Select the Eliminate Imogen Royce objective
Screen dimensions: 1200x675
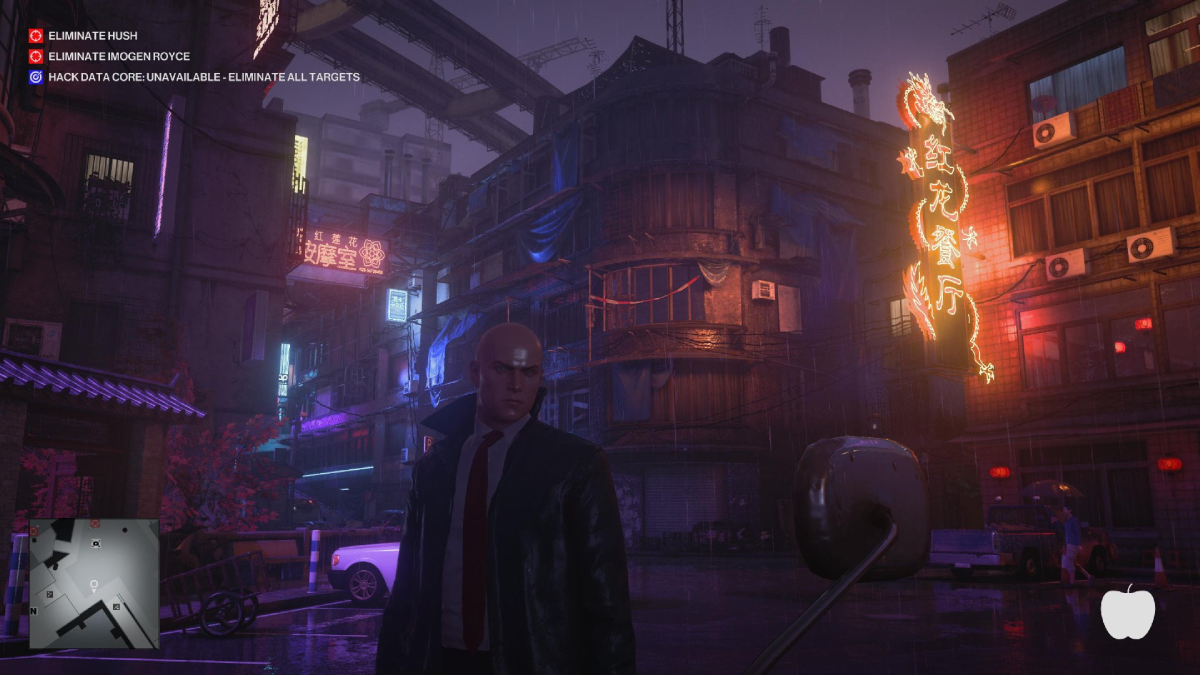pos(118,57)
